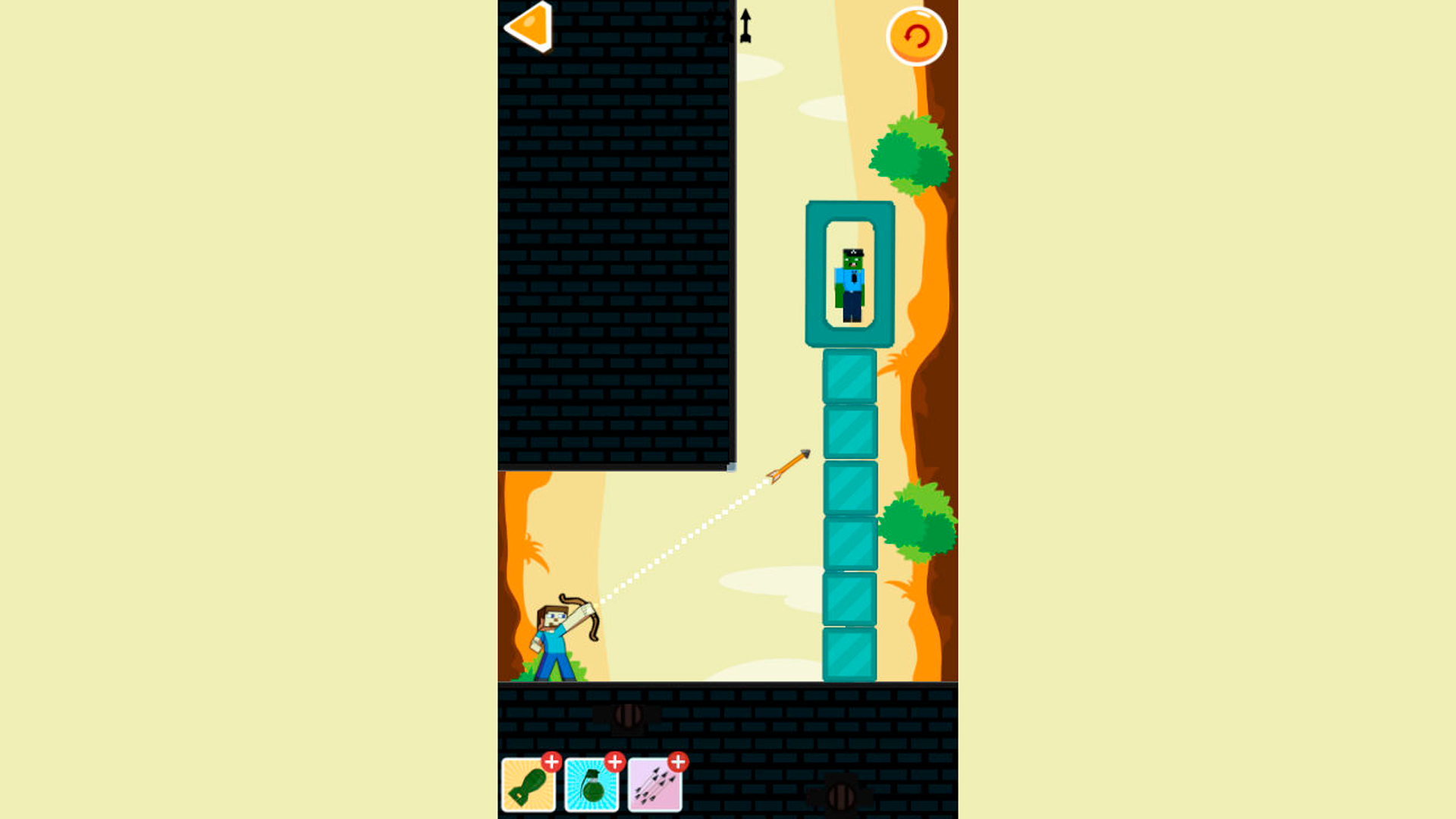
Task: Buy more triple arrows with the plus badge
Action: tap(677, 762)
